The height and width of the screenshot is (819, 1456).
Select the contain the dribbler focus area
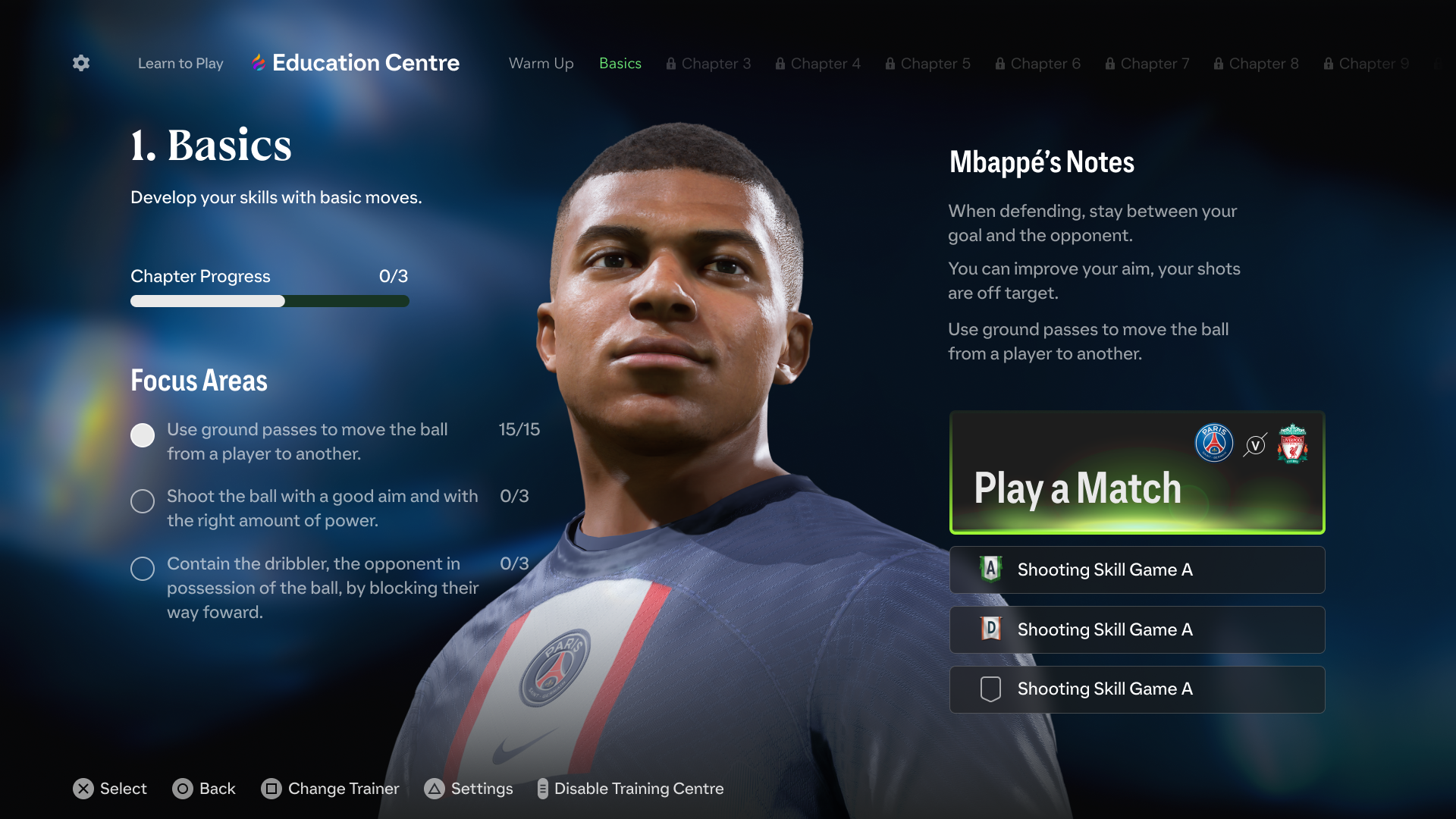click(x=322, y=588)
